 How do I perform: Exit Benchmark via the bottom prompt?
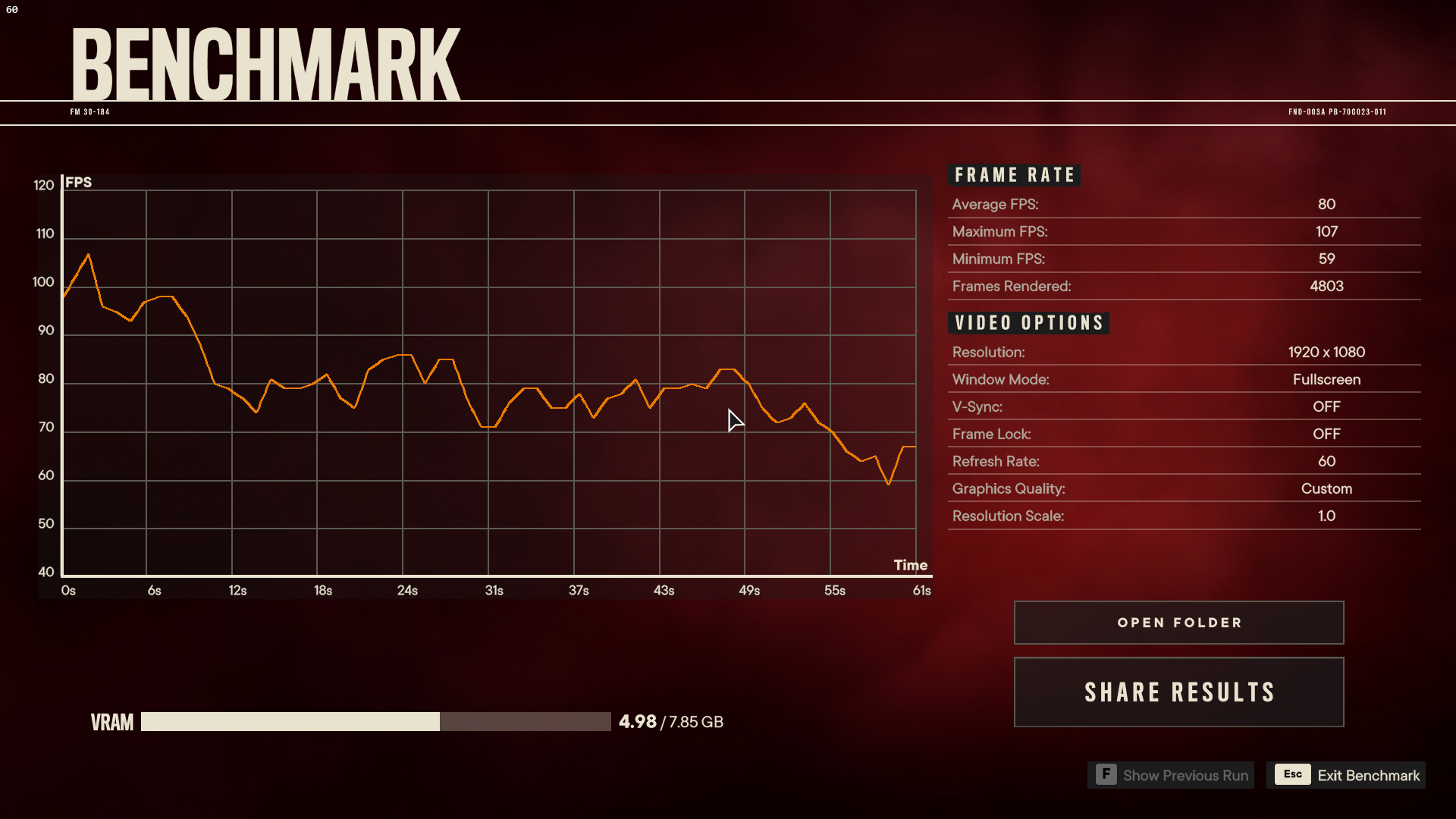click(x=1346, y=775)
